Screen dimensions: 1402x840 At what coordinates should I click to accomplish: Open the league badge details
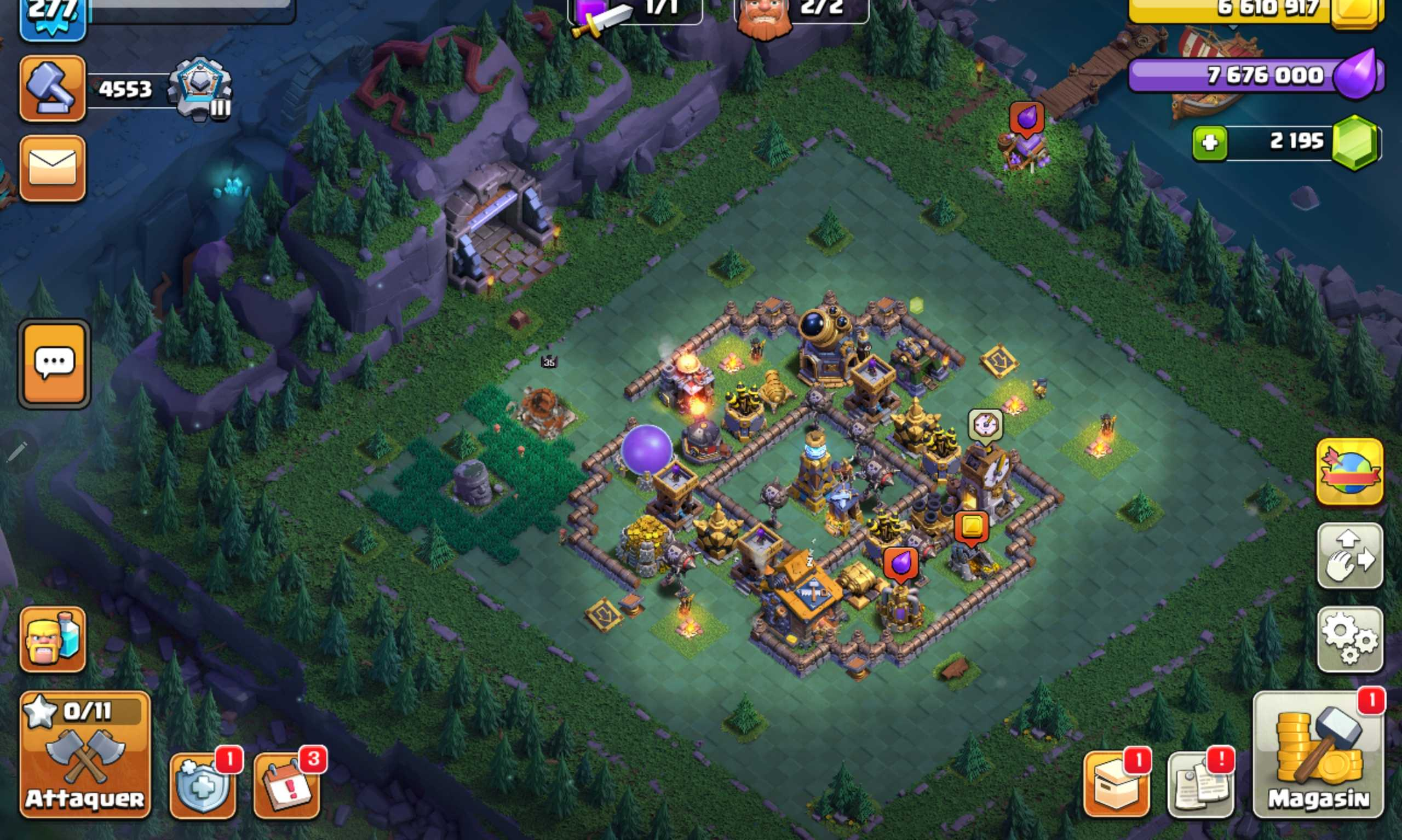201,88
